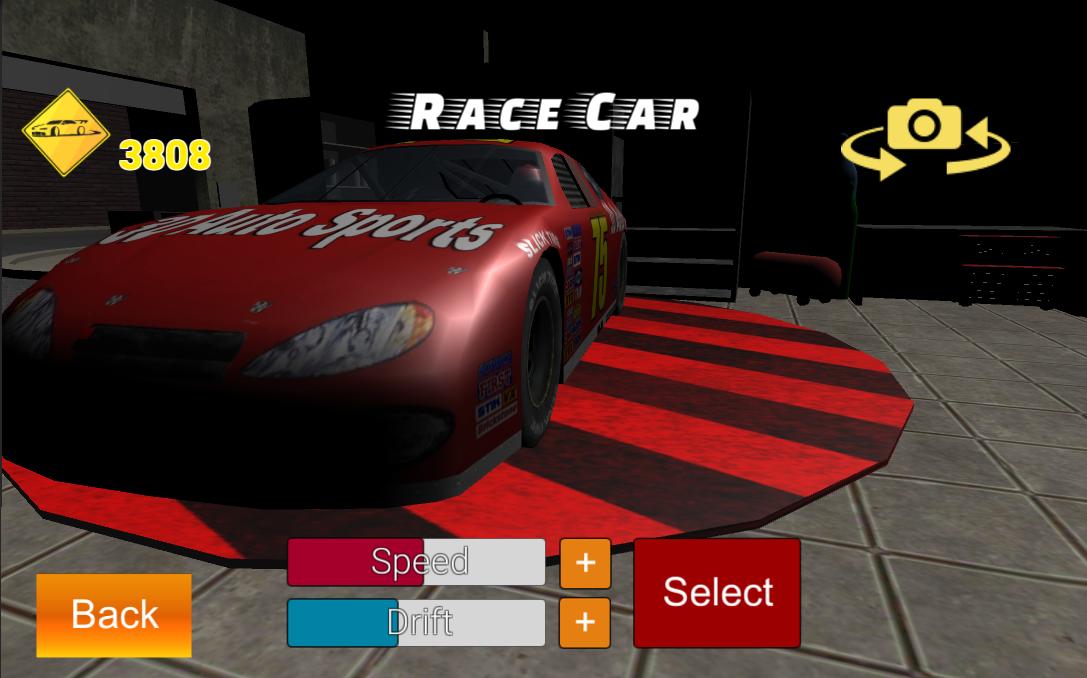Rotate the view with the camera icon
The image size is (1087, 678).
coord(925,143)
